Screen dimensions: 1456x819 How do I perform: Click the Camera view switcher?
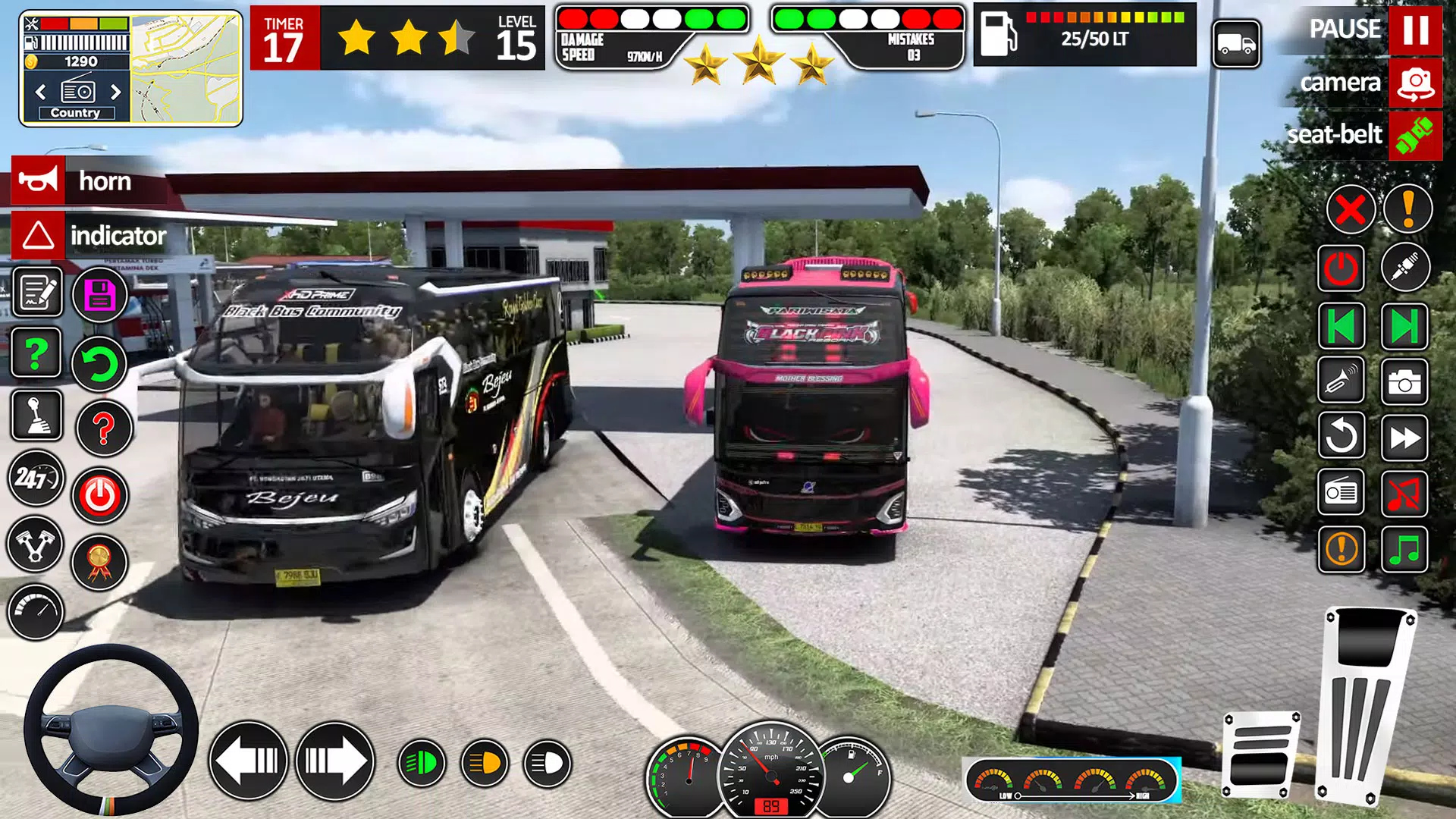tap(1415, 83)
